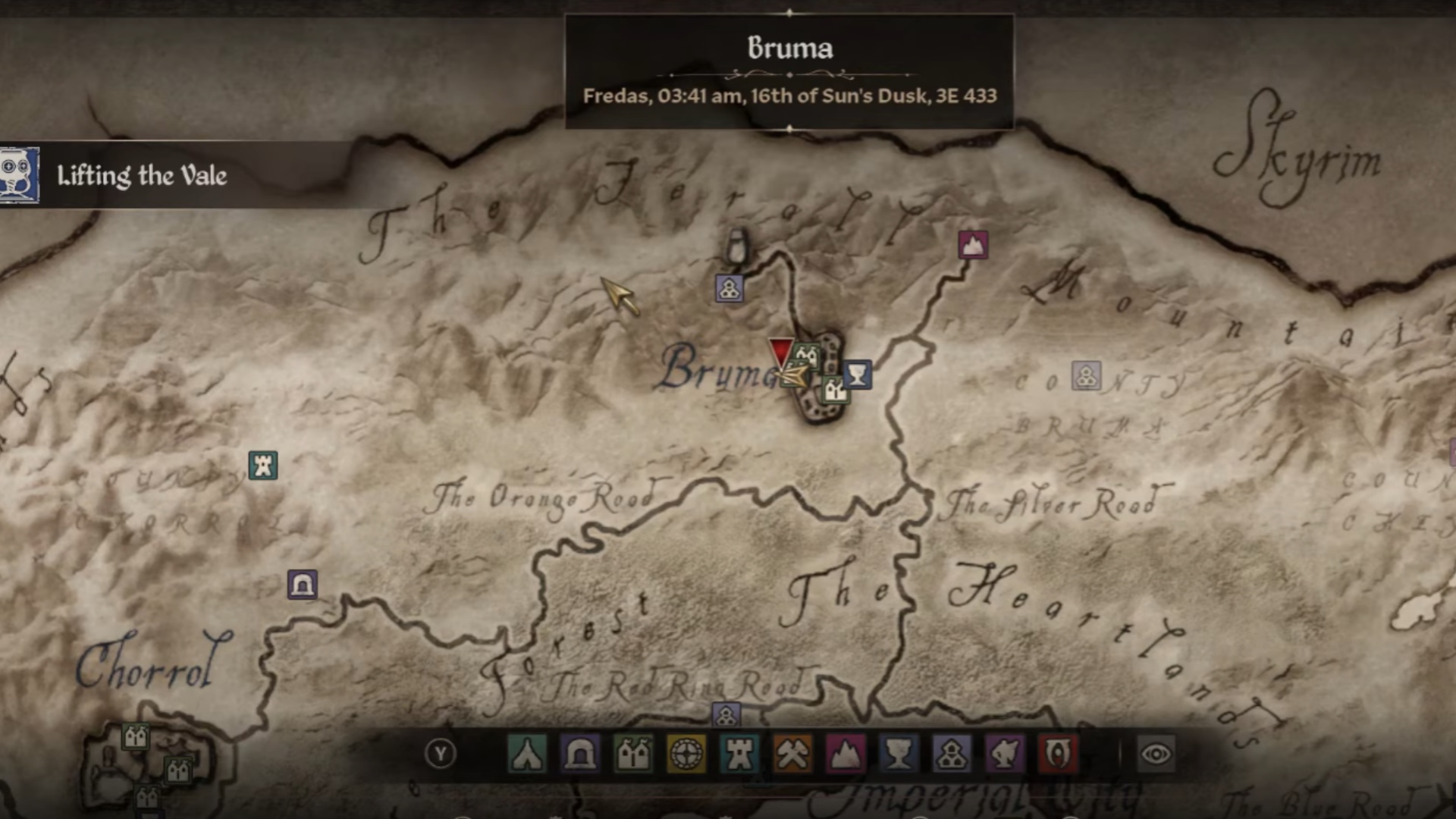The image size is (1456, 819).
Task: Toggle the camp tent filter
Action: coord(527,754)
